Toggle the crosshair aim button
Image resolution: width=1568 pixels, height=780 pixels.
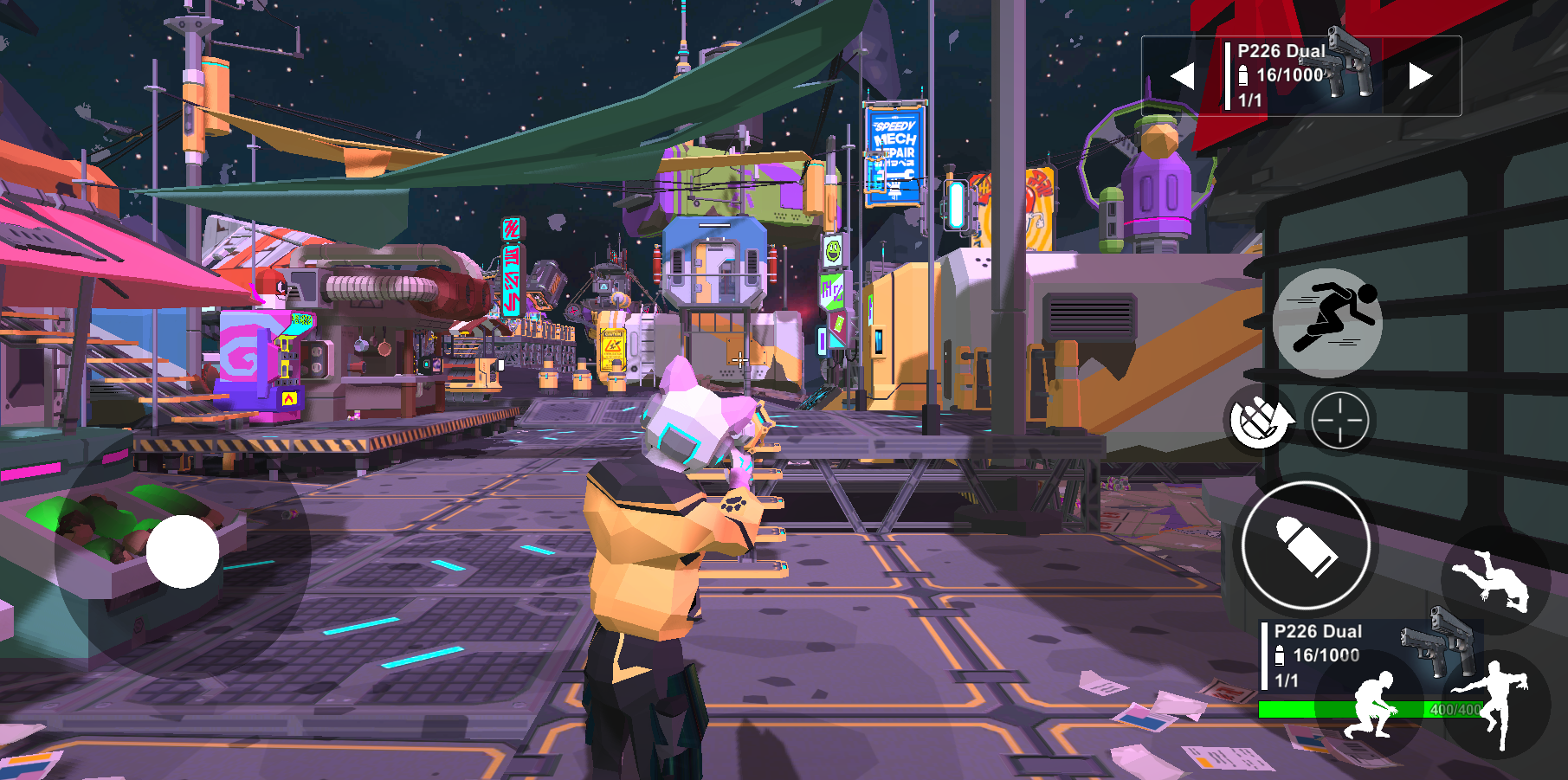point(1339,420)
